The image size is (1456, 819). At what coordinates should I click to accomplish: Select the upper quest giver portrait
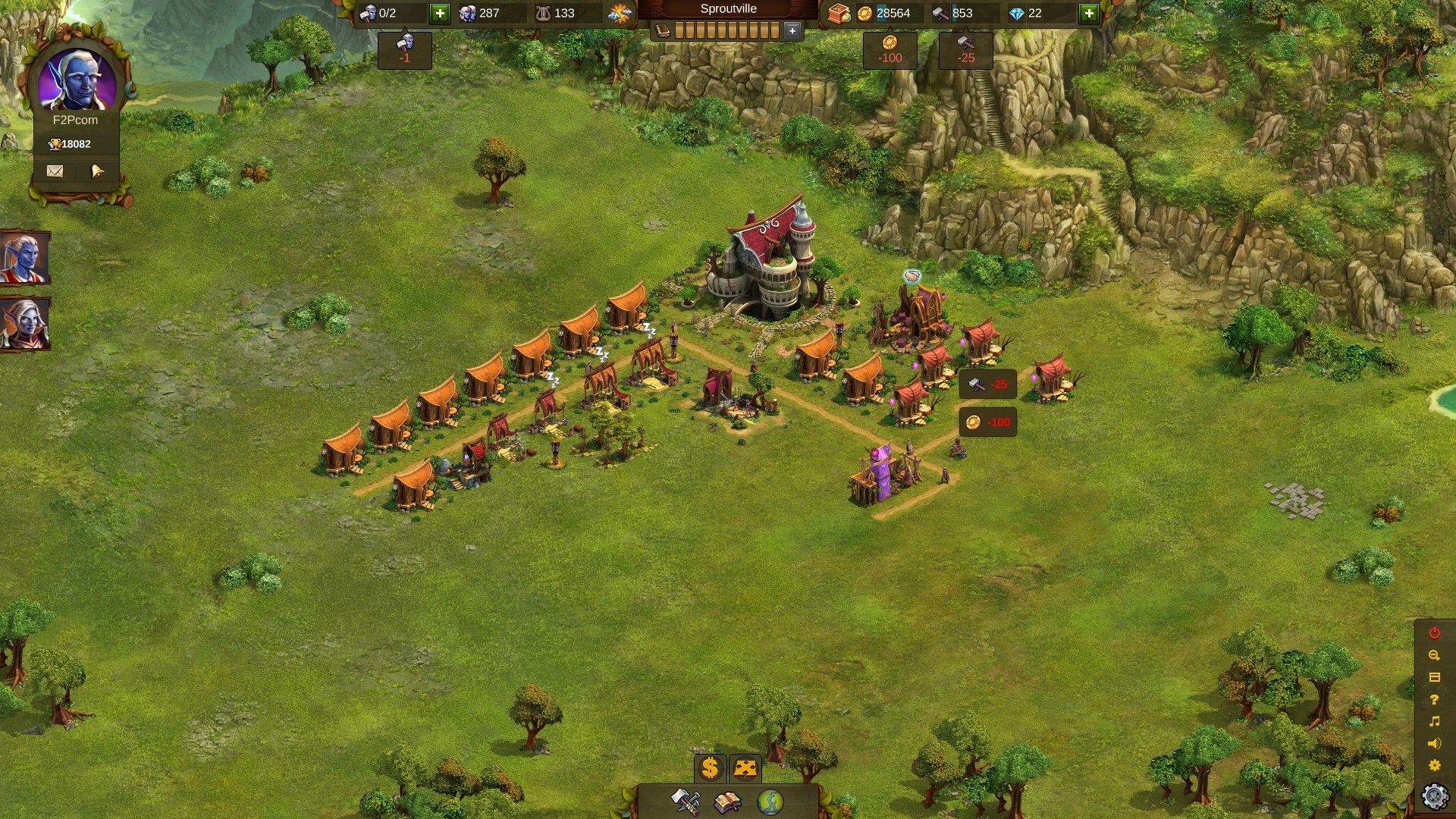(24, 258)
